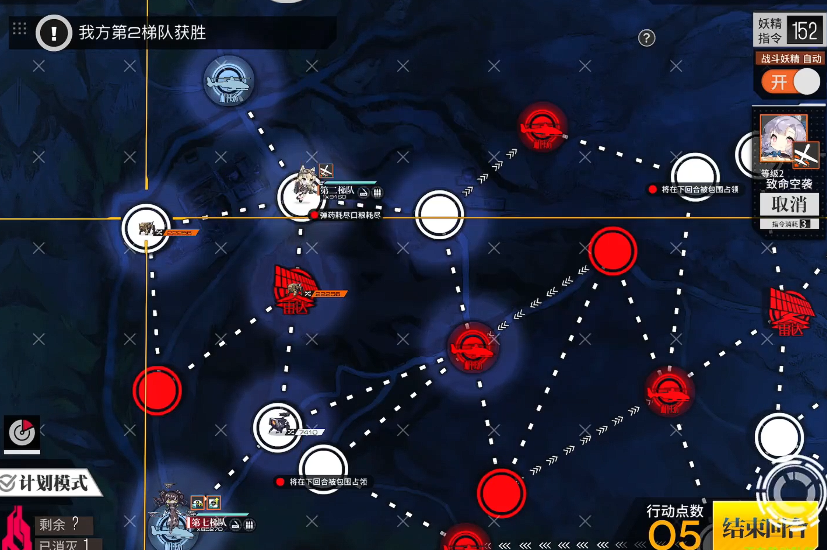
Task: Toggle the 战斗妖精 自动 switch
Action: [x=794, y=82]
